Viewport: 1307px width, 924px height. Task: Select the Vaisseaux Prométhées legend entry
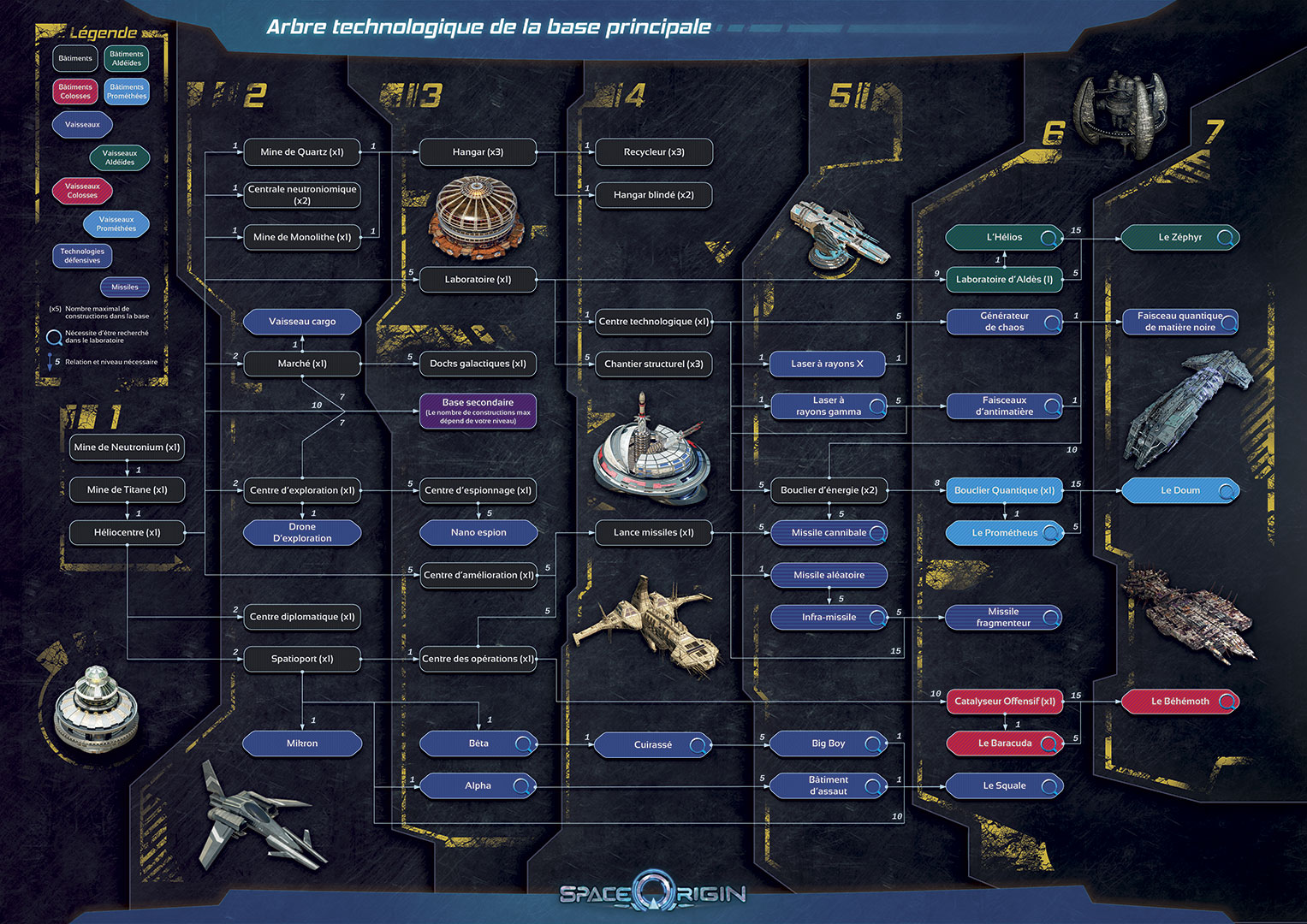(116, 224)
